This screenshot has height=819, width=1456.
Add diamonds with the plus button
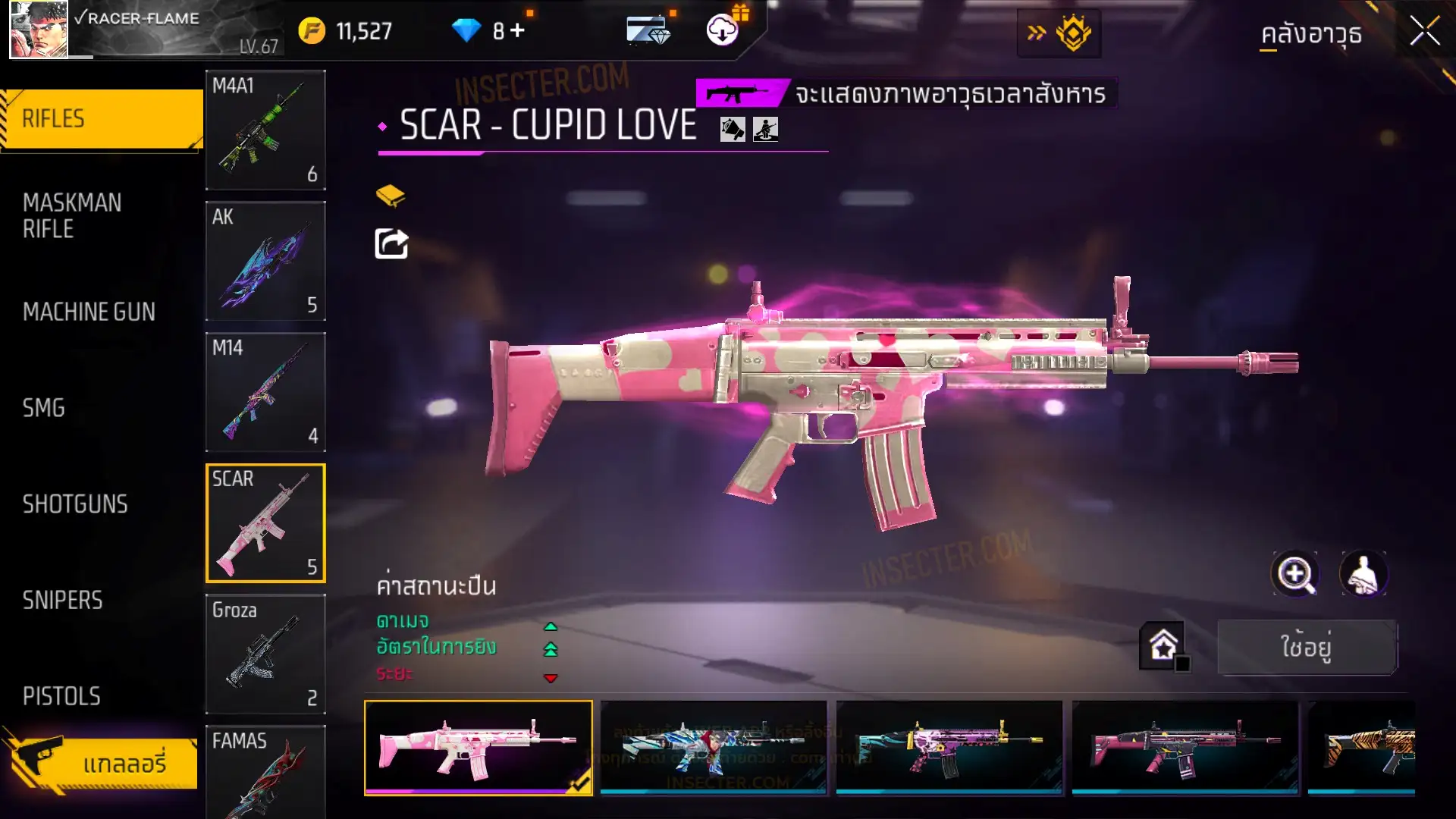point(517,30)
